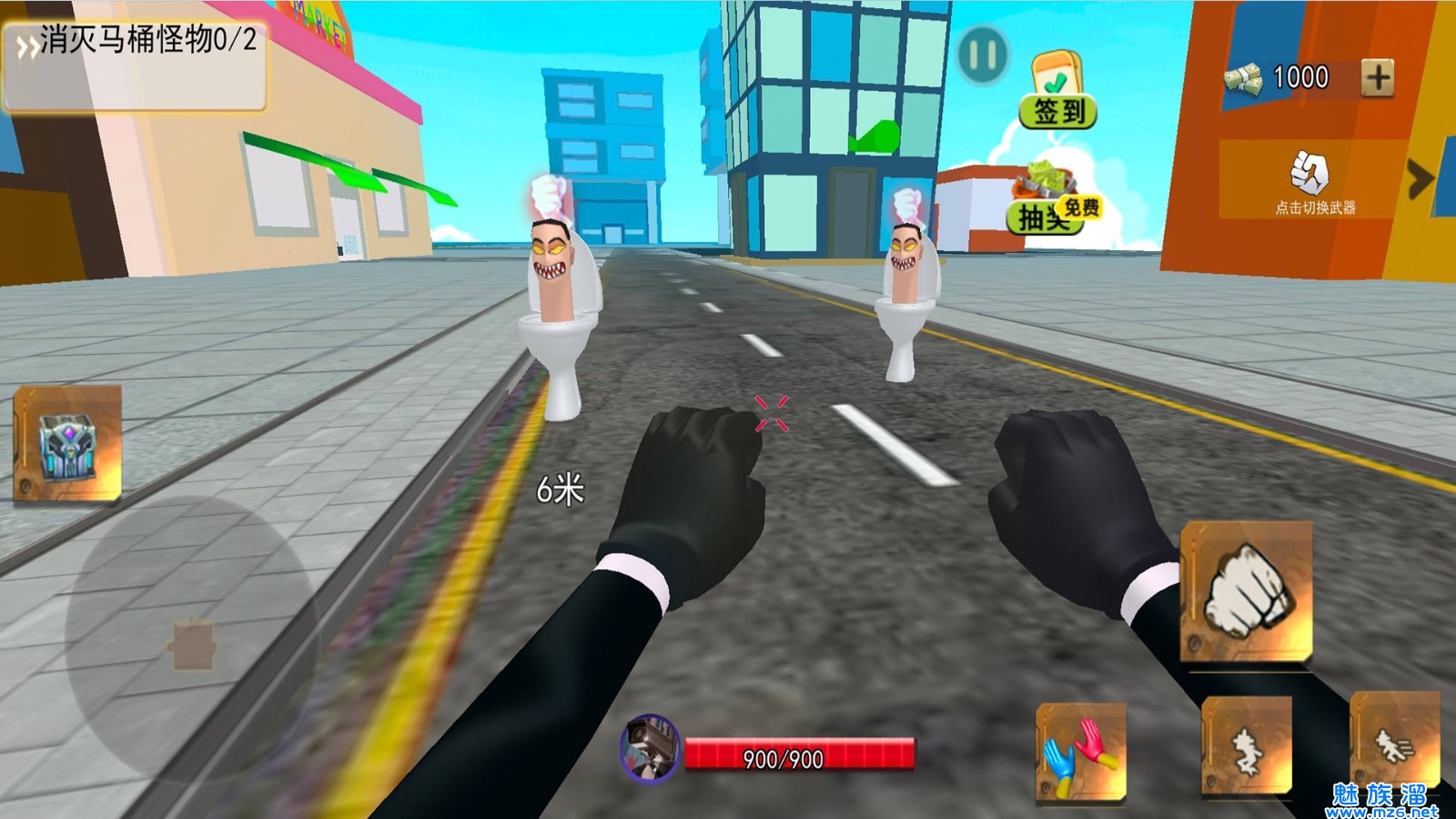Punch with the fist attack button

pos(1247,591)
